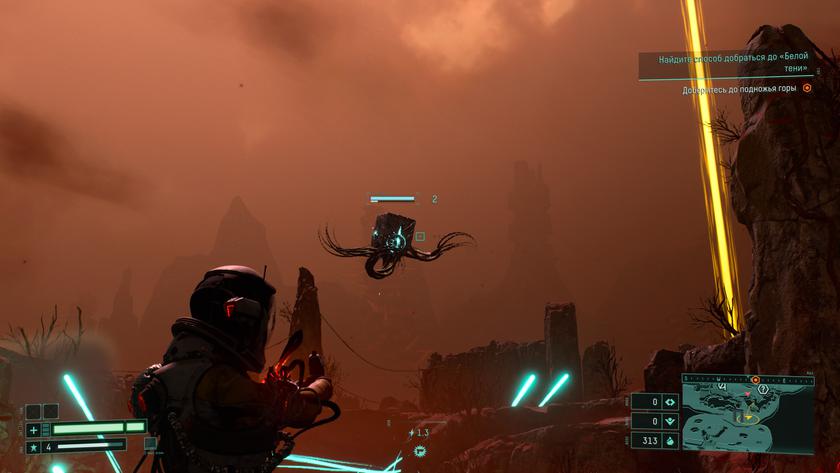Click the diamond-shaped resource icon
Image resolution: width=840 pixels, height=473 pixels.
[670, 402]
